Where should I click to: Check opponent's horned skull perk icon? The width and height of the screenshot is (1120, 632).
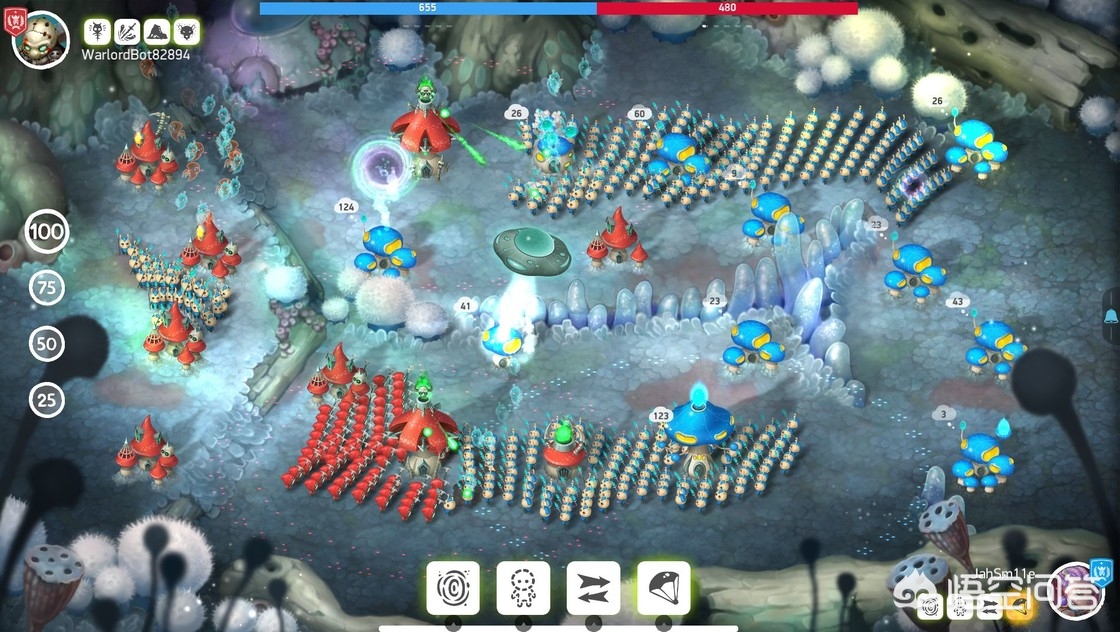(185, 32)
